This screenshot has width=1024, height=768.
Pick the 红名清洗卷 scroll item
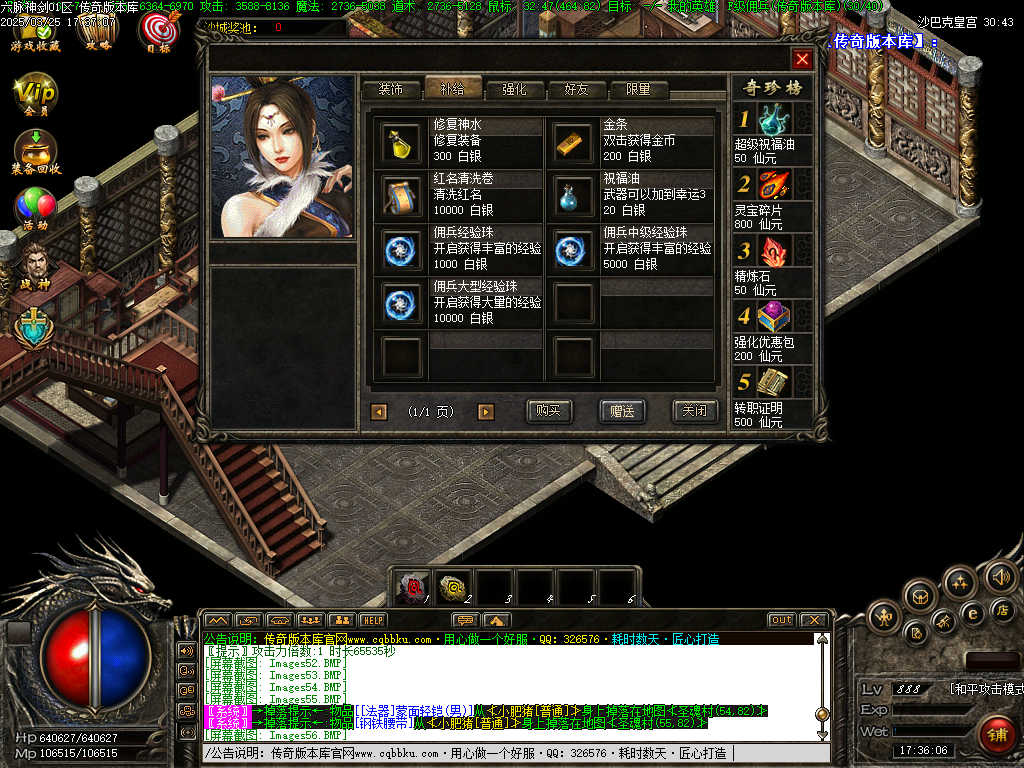point(403,195)
